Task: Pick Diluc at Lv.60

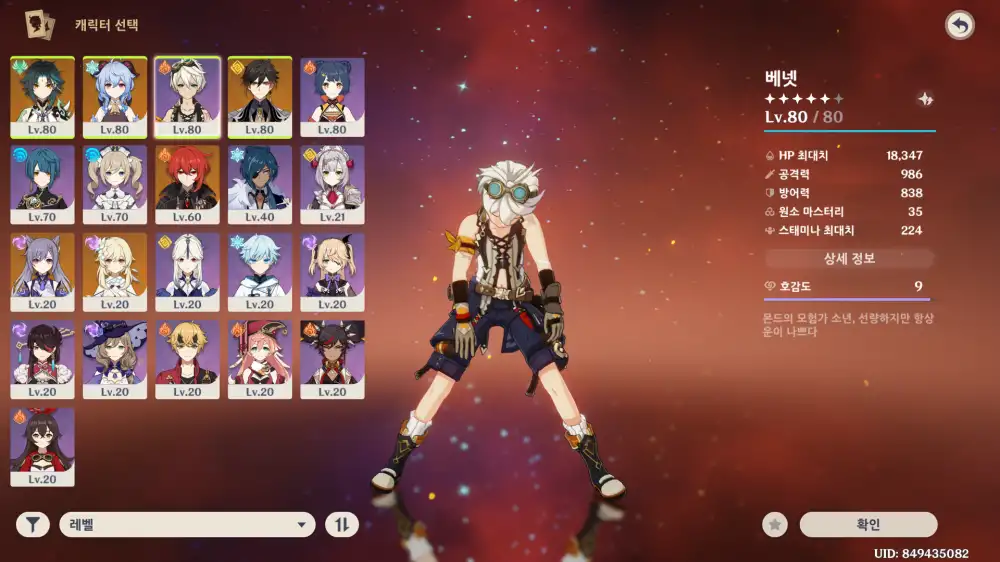Action: [x=187, y=185]
